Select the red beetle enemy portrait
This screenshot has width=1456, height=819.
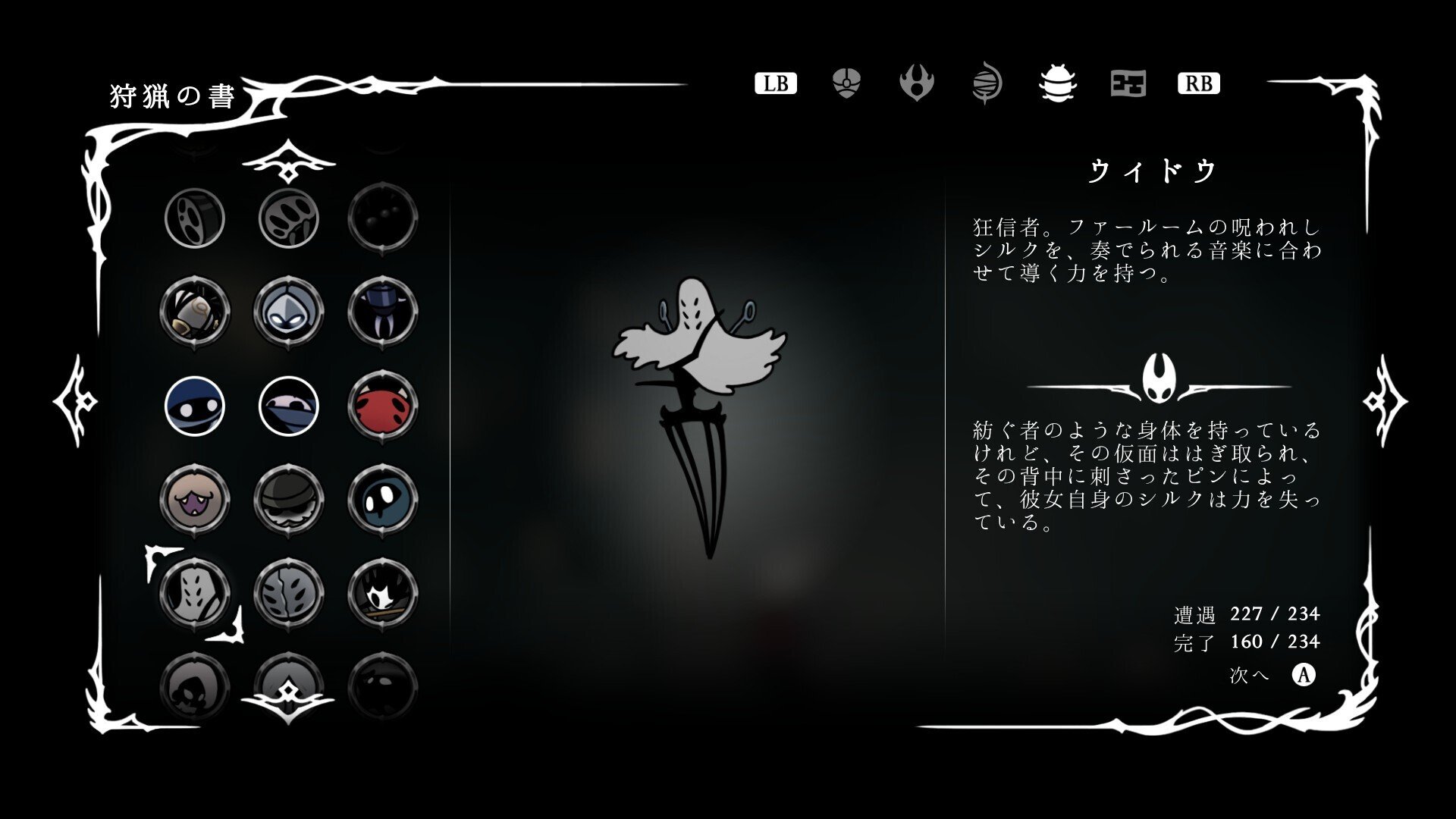[x=384, y=407]
